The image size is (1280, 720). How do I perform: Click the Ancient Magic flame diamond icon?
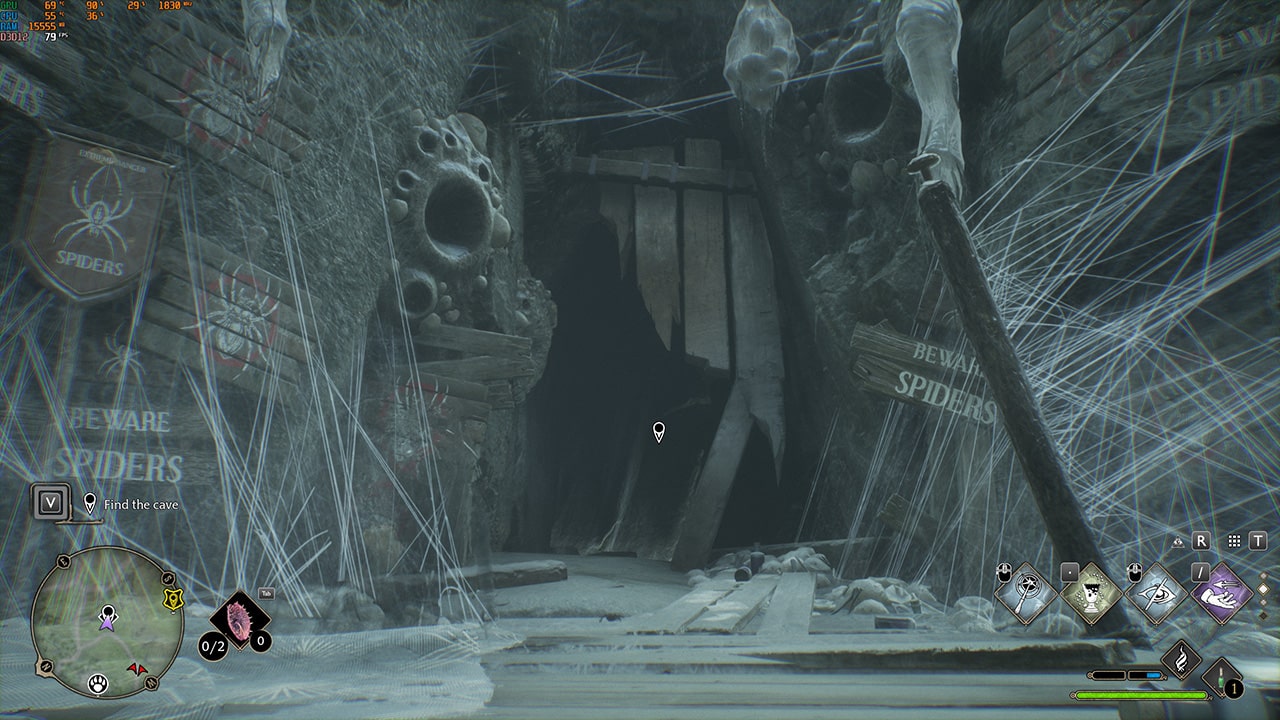[1181, 657]
